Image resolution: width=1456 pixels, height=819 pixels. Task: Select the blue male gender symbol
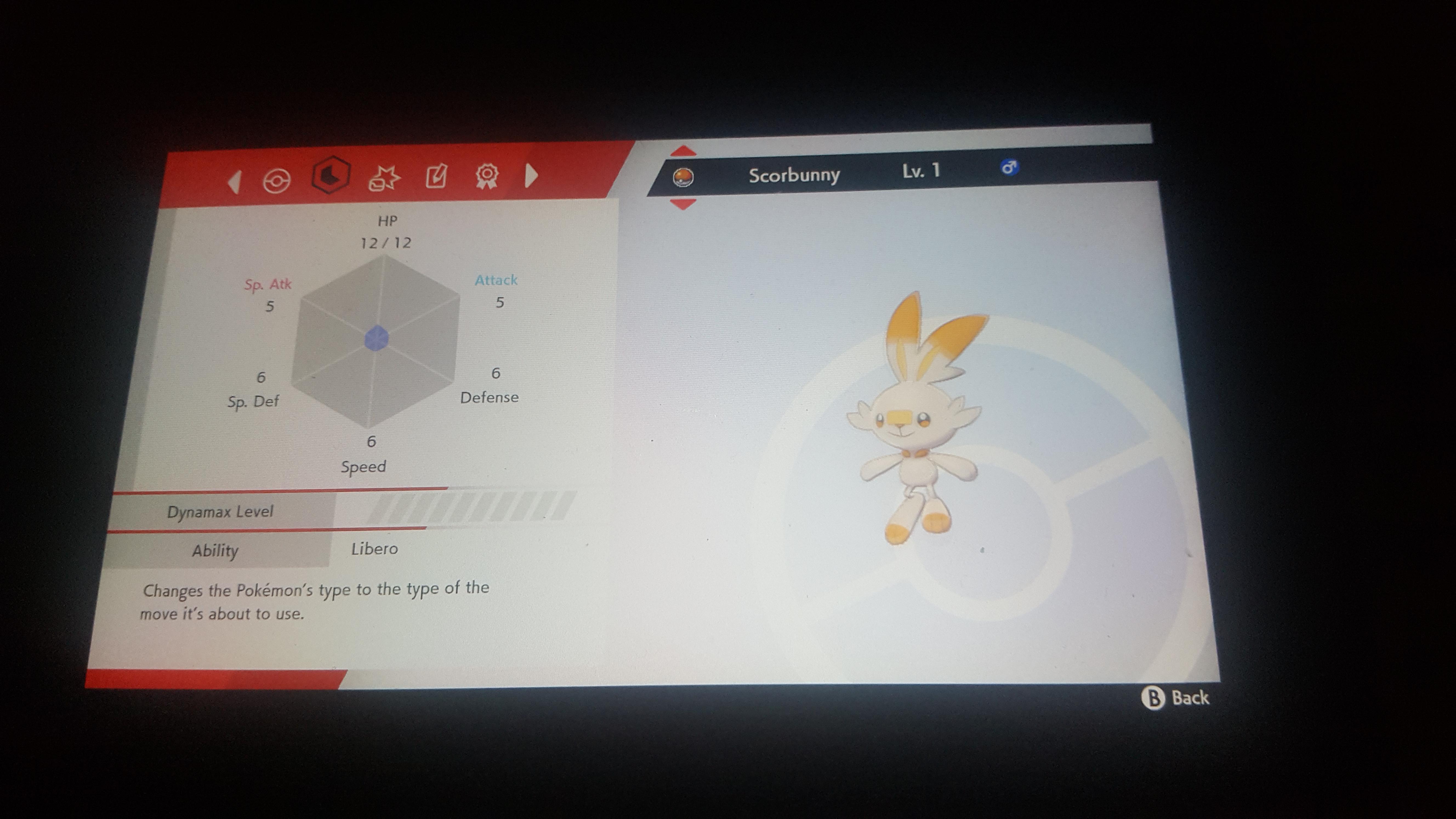(x=1011, y=167)
